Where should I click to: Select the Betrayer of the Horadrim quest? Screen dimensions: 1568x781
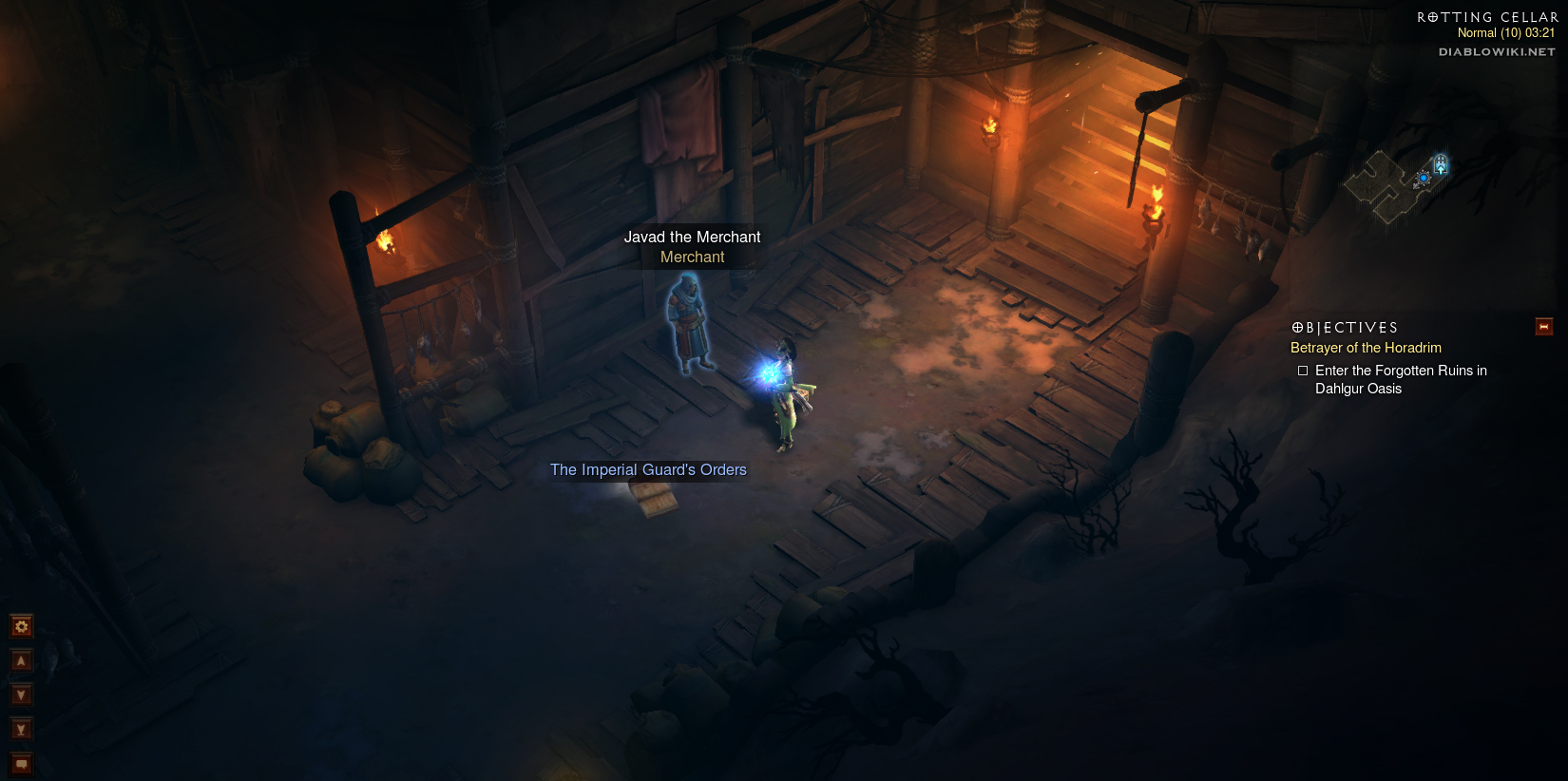pos(1366,348)
